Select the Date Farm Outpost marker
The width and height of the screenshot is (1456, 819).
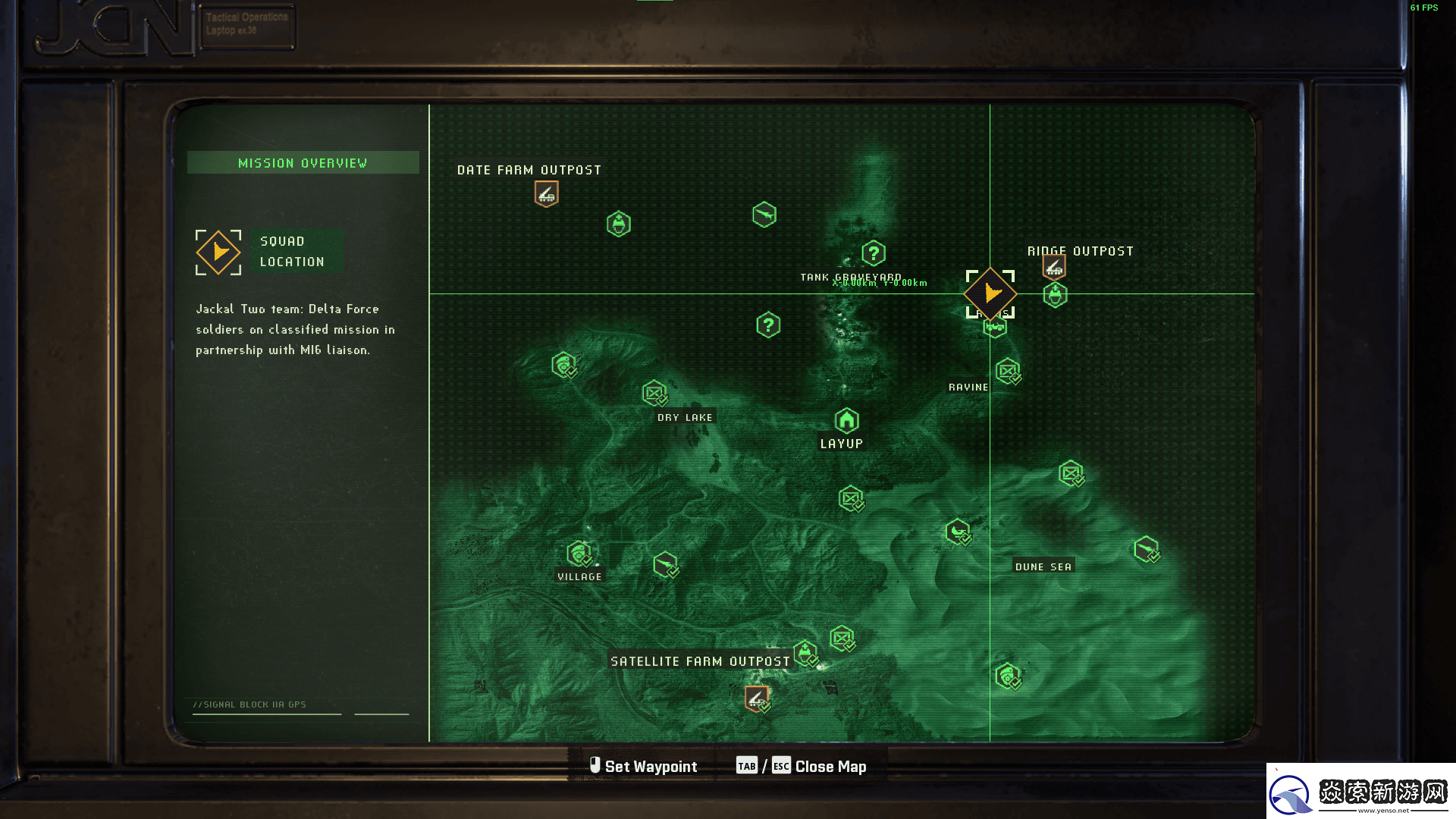point(546,194)
